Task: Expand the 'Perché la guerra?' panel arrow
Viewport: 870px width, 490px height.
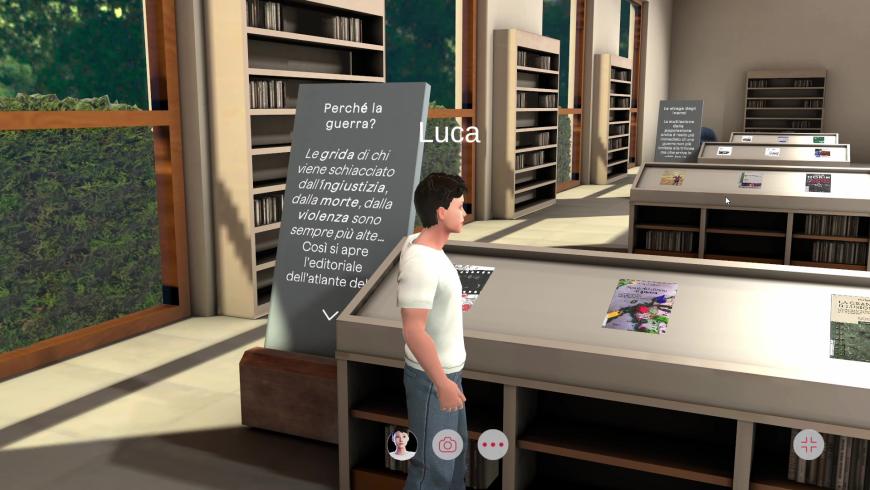Action: tap(330, 315)
